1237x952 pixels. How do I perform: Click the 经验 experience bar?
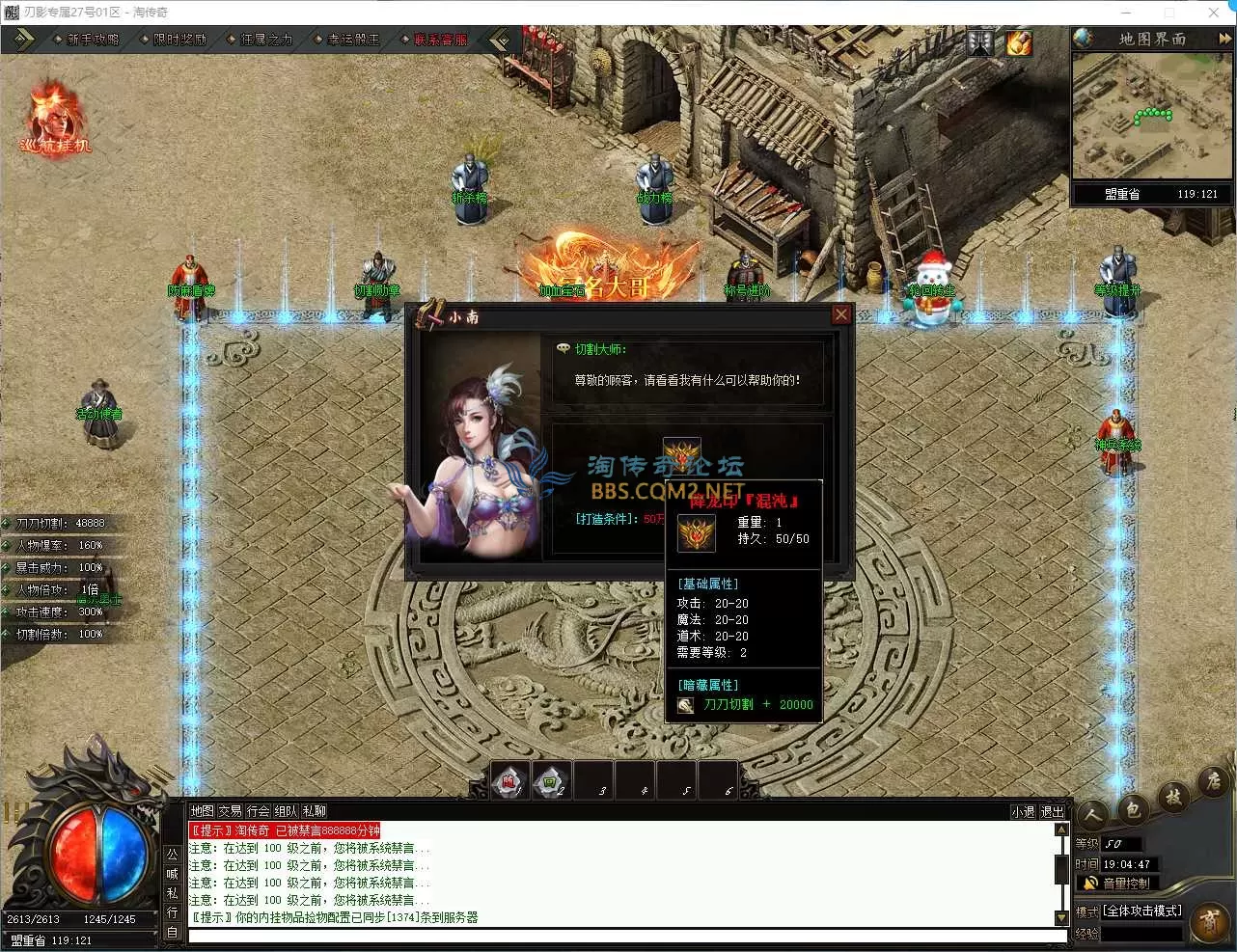coord(1143,933)
